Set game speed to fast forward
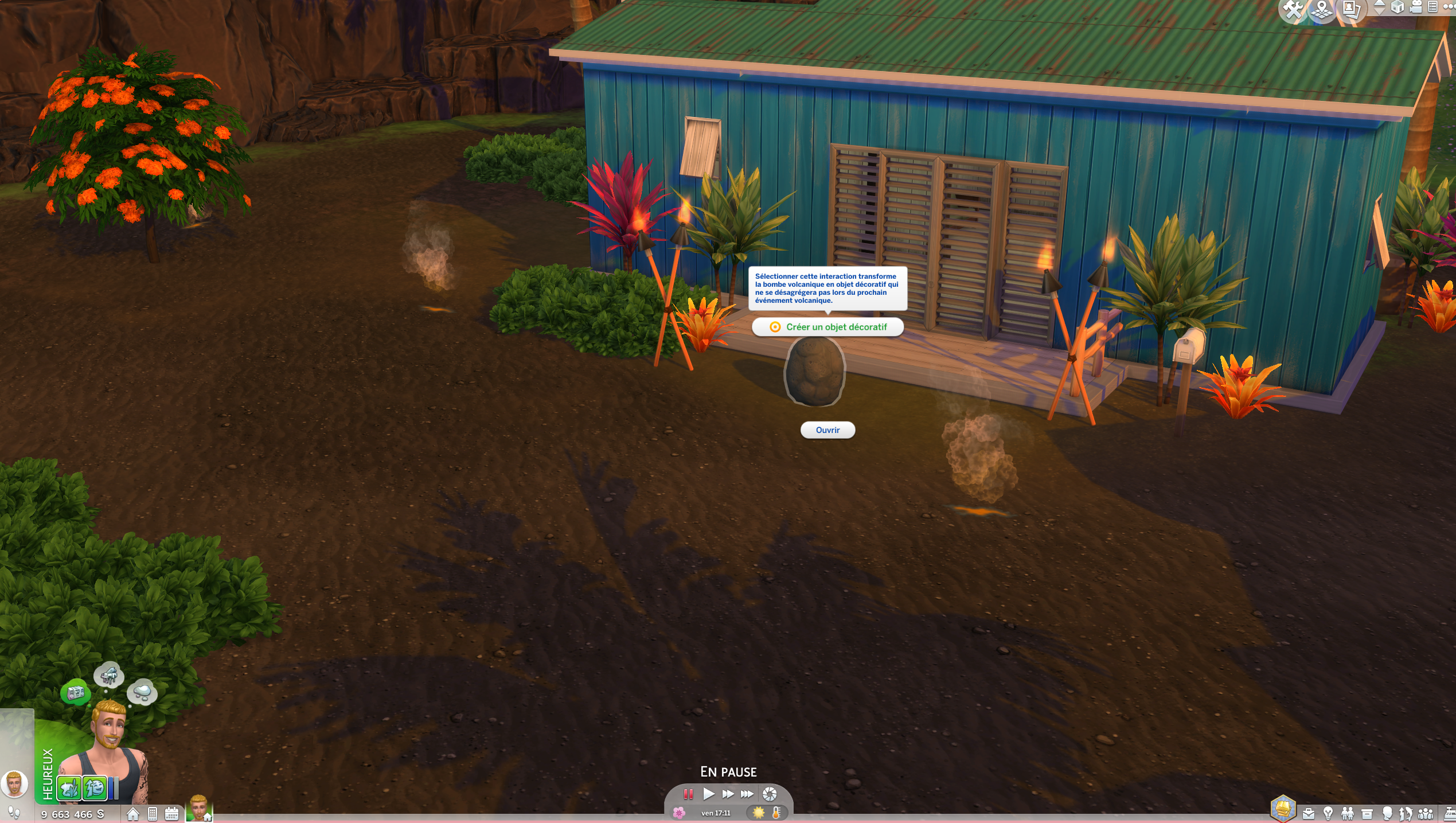 click(x=728, y=794)
